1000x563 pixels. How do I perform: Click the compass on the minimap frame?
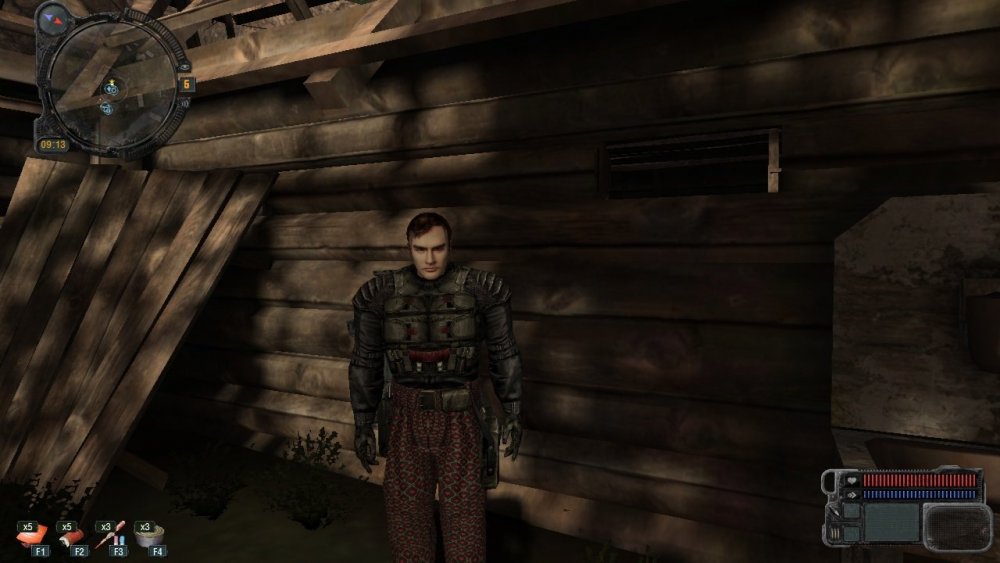54,17
